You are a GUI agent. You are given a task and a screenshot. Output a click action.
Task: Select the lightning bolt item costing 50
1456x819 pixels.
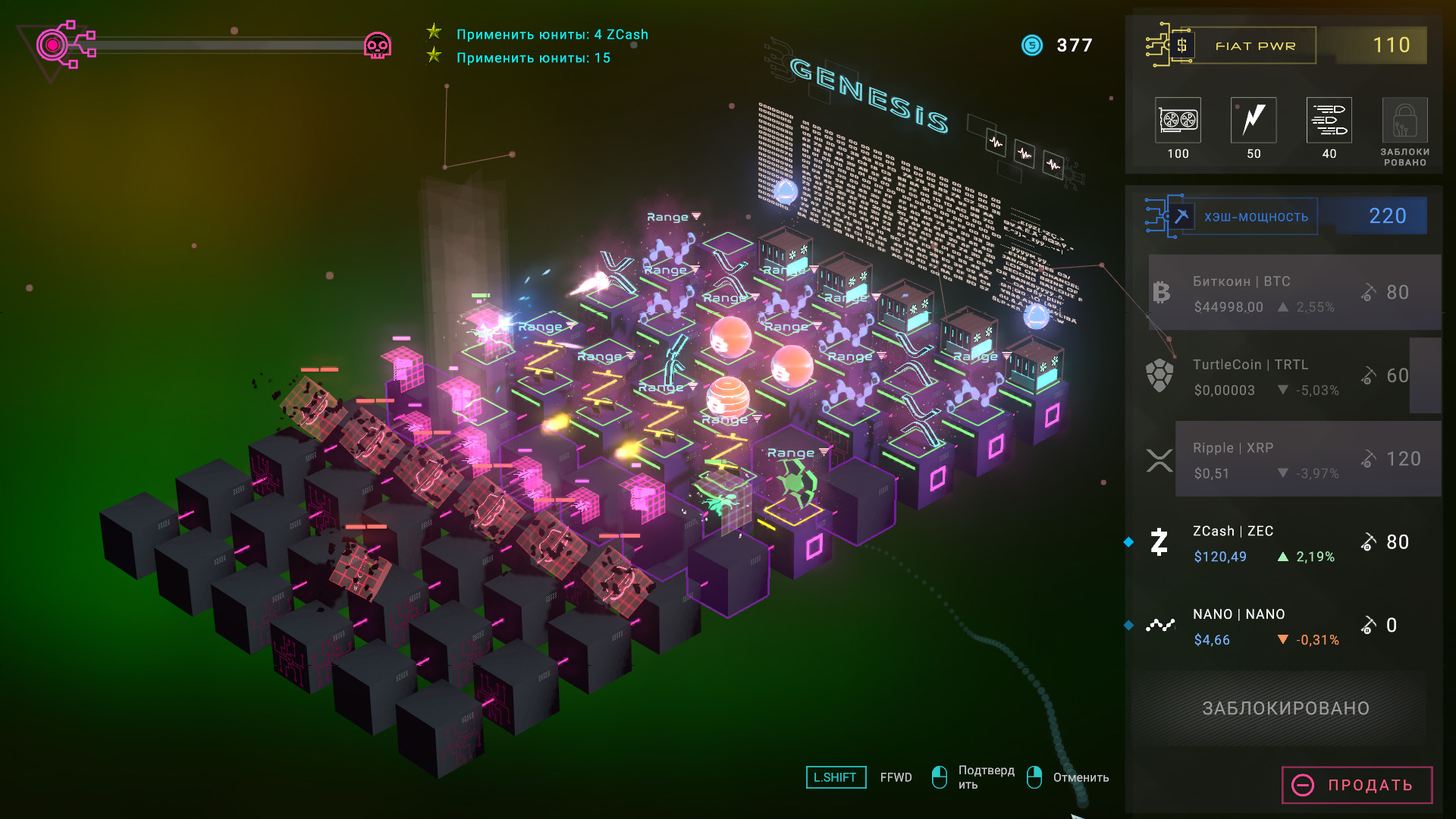1253,121
